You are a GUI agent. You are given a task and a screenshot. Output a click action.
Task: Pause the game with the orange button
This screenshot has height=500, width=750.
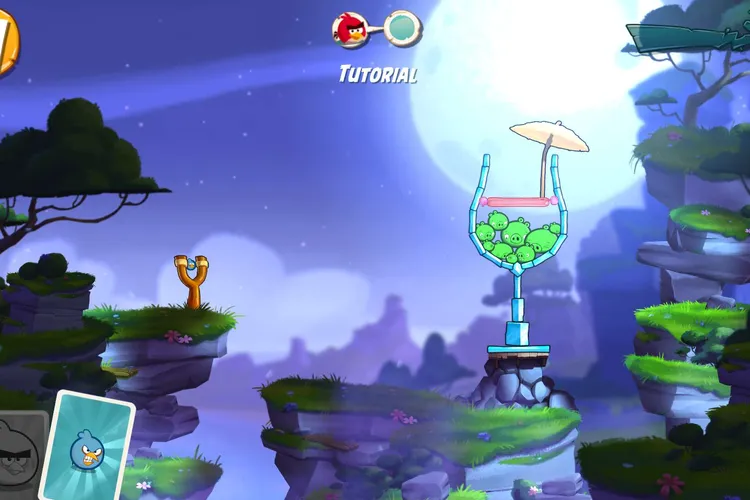(x=6, y=44)
